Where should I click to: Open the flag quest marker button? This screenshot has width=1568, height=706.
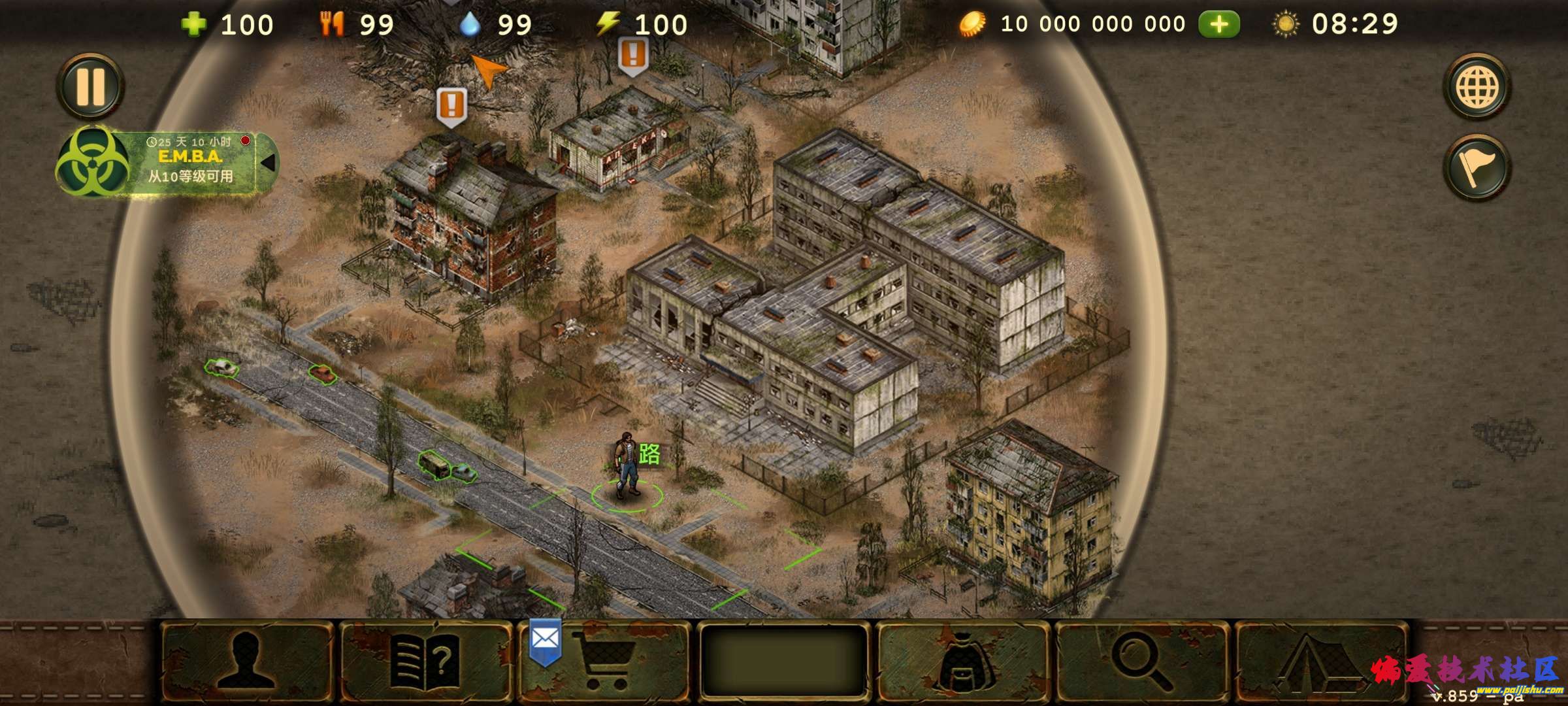click(1477, 167)
